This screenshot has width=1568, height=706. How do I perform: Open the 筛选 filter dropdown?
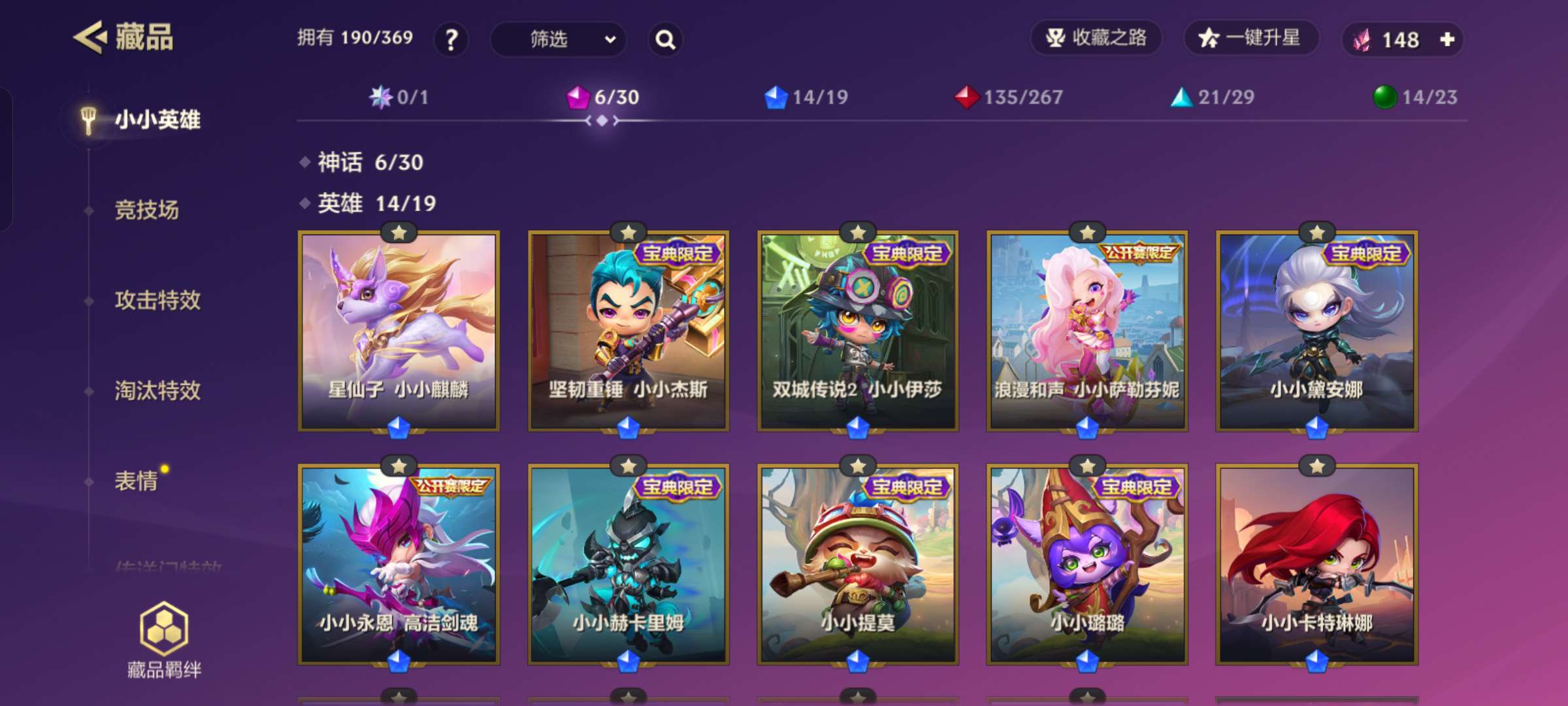coord(558,40)
